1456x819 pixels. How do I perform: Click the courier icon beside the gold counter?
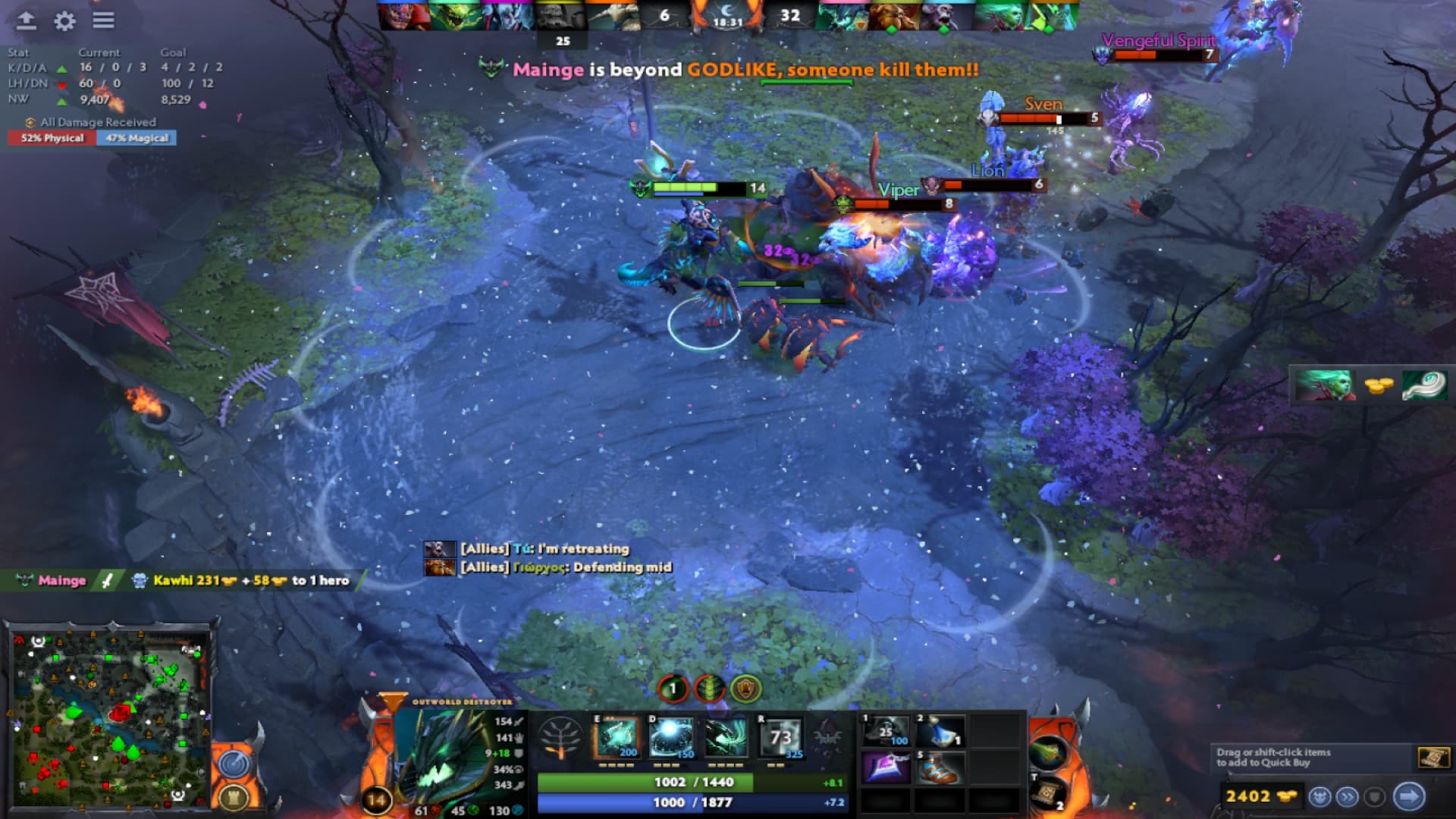pos(1319,795)
